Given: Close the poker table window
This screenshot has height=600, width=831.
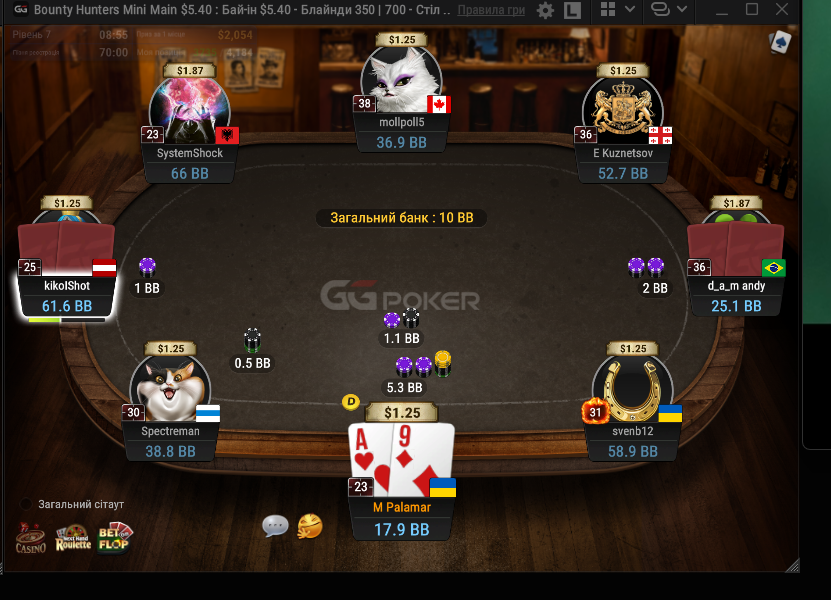Looking at the screenshot, I should point(781,11).
